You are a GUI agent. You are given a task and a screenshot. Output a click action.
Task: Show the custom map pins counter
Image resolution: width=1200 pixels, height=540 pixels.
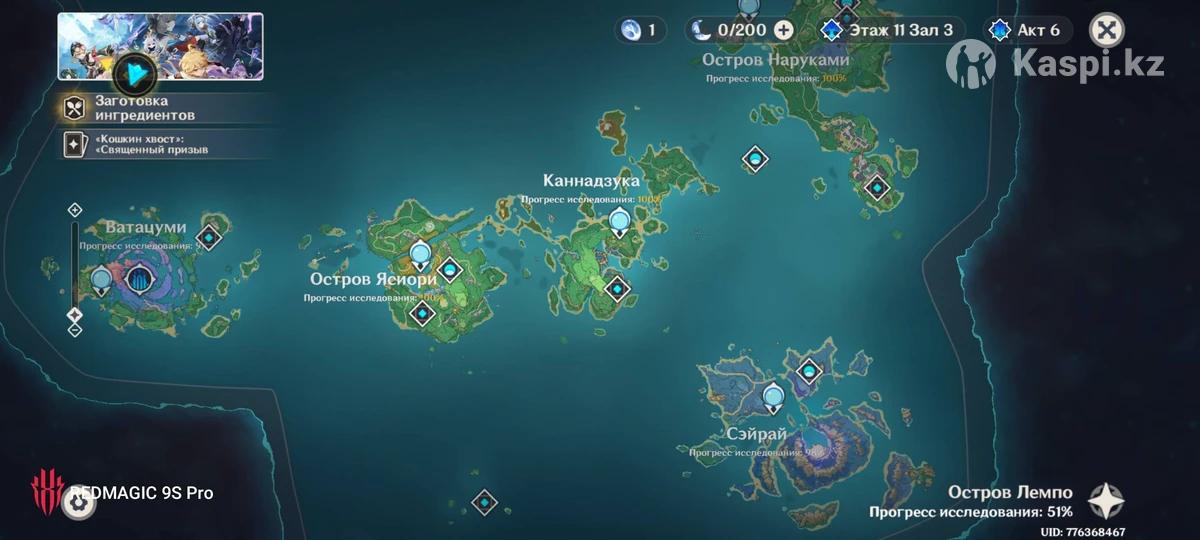641,30
